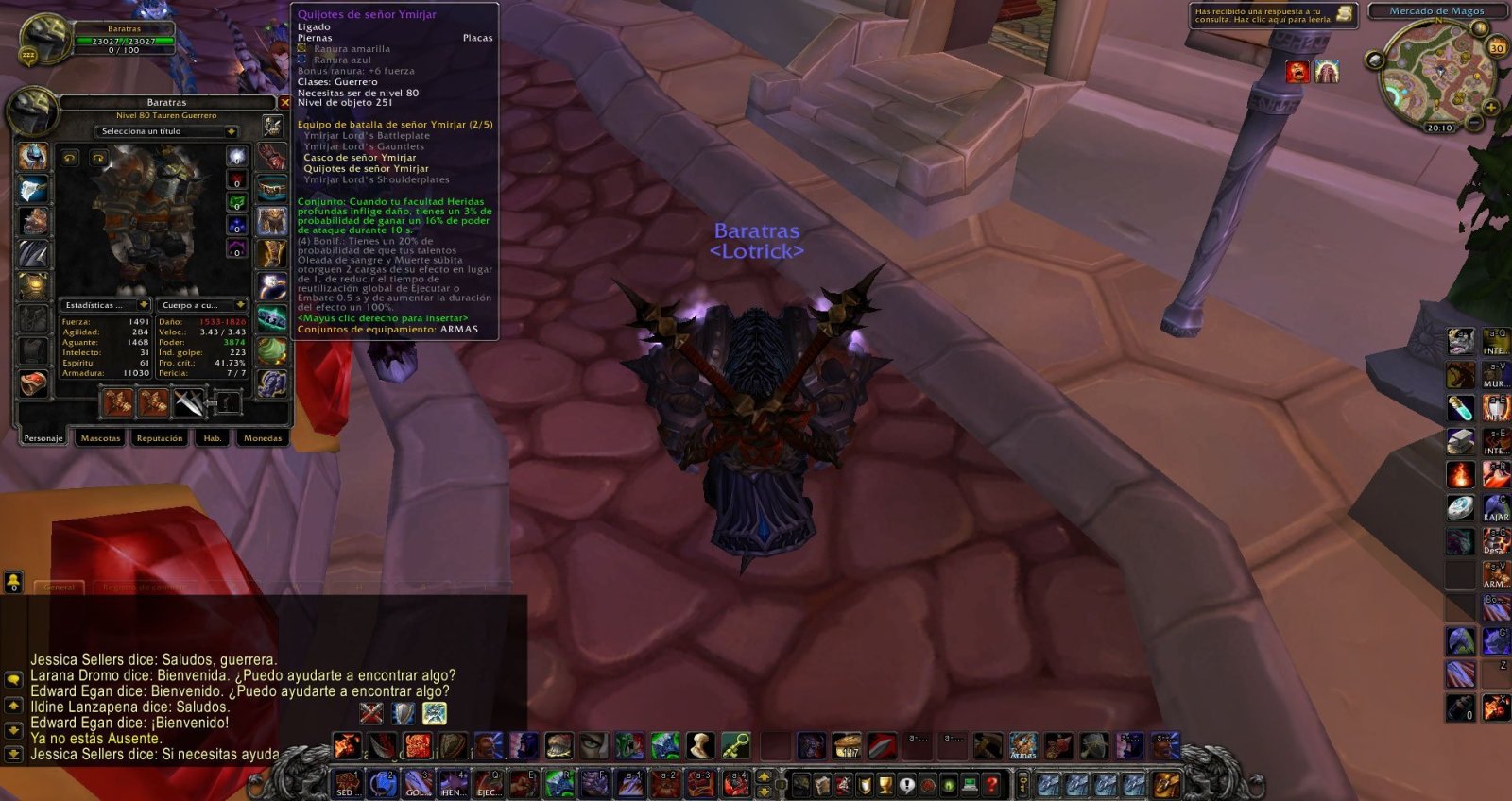Open the key ring icon near the bags
Image resolution: width=1512 pixels, height=801 pixels.
pyautogui.click(x=1022, y=783)
